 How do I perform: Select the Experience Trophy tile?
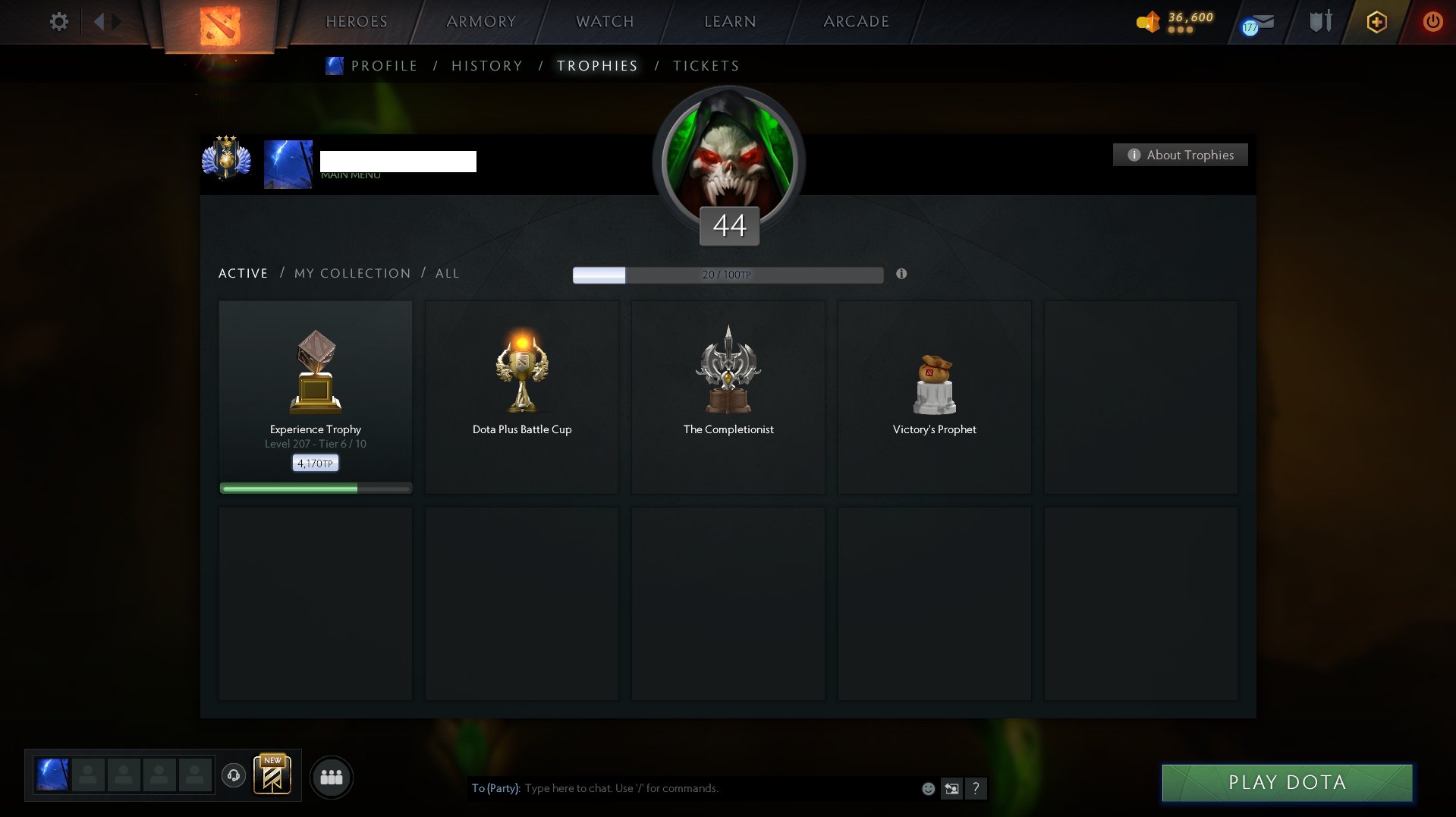316,396
